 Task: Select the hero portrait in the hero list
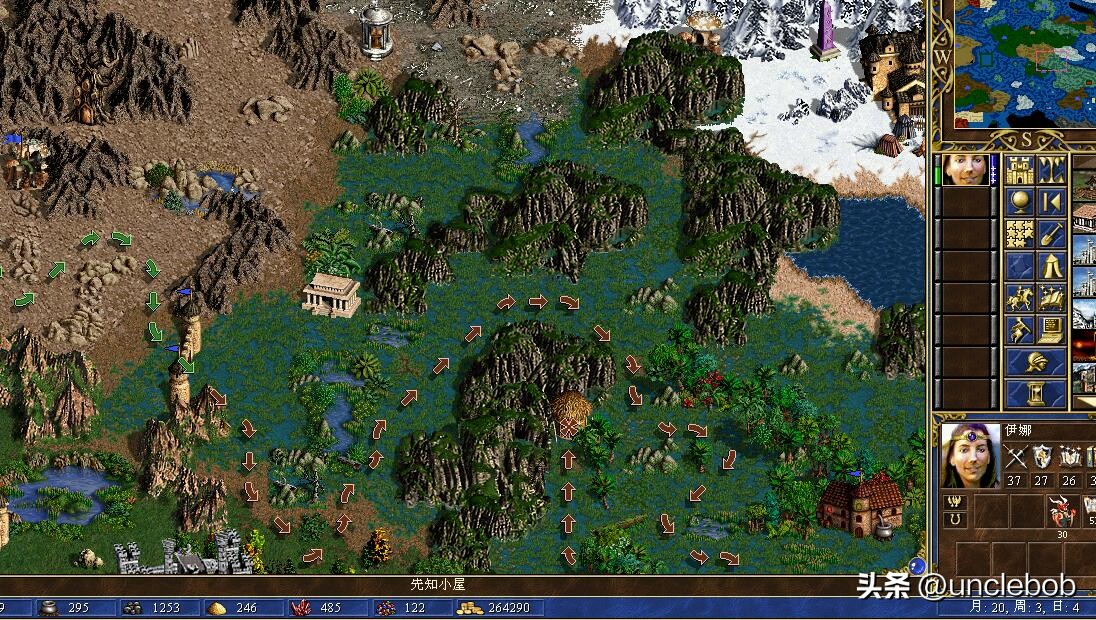pyautogui.click(x=964, y=170)
